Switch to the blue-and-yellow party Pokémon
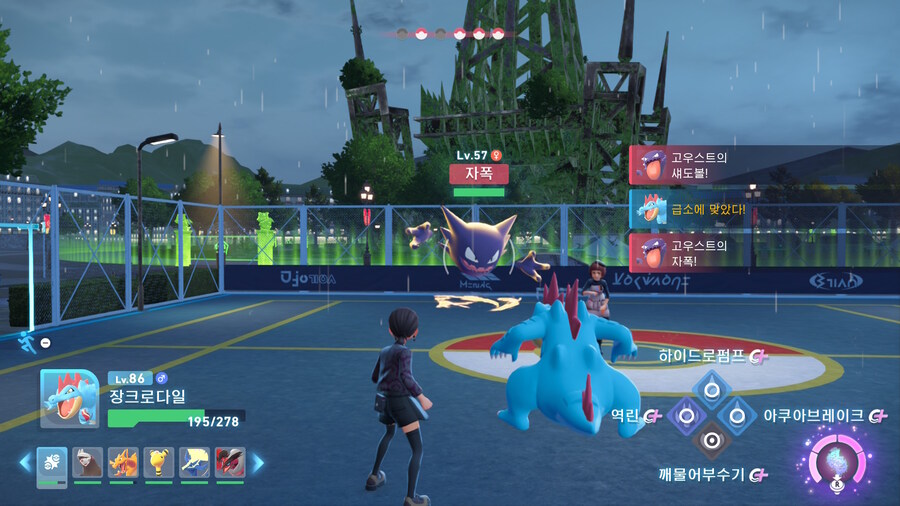 coord(194,462)
